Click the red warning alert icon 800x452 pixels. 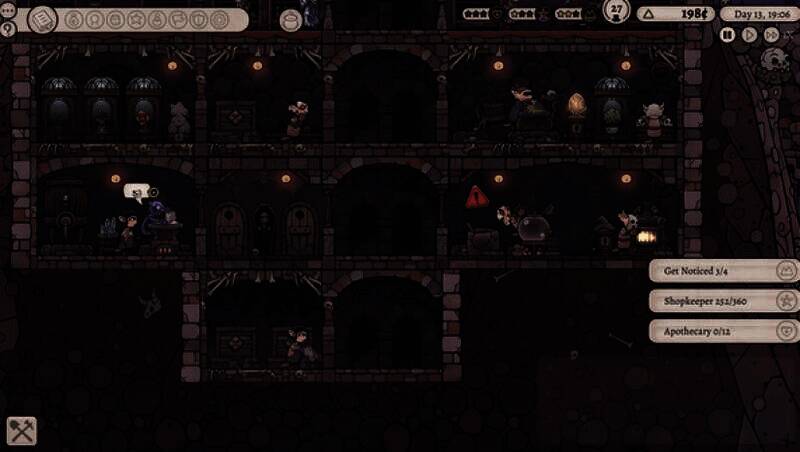(476, 197)
